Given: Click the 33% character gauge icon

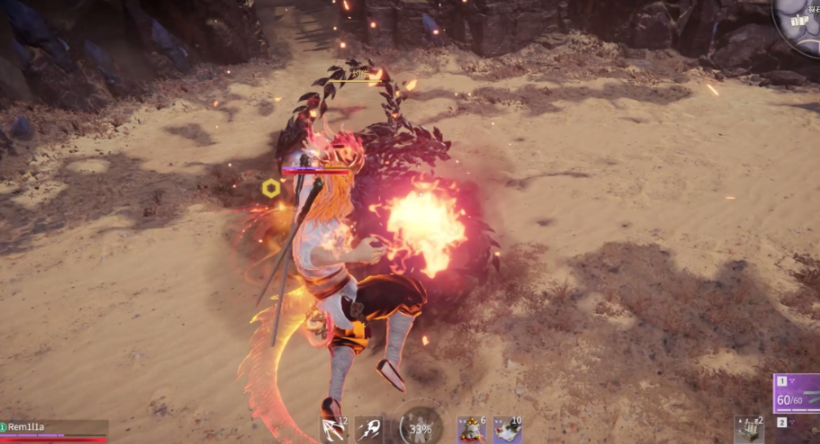Looking at the screenshot, I should coord(420,428).
